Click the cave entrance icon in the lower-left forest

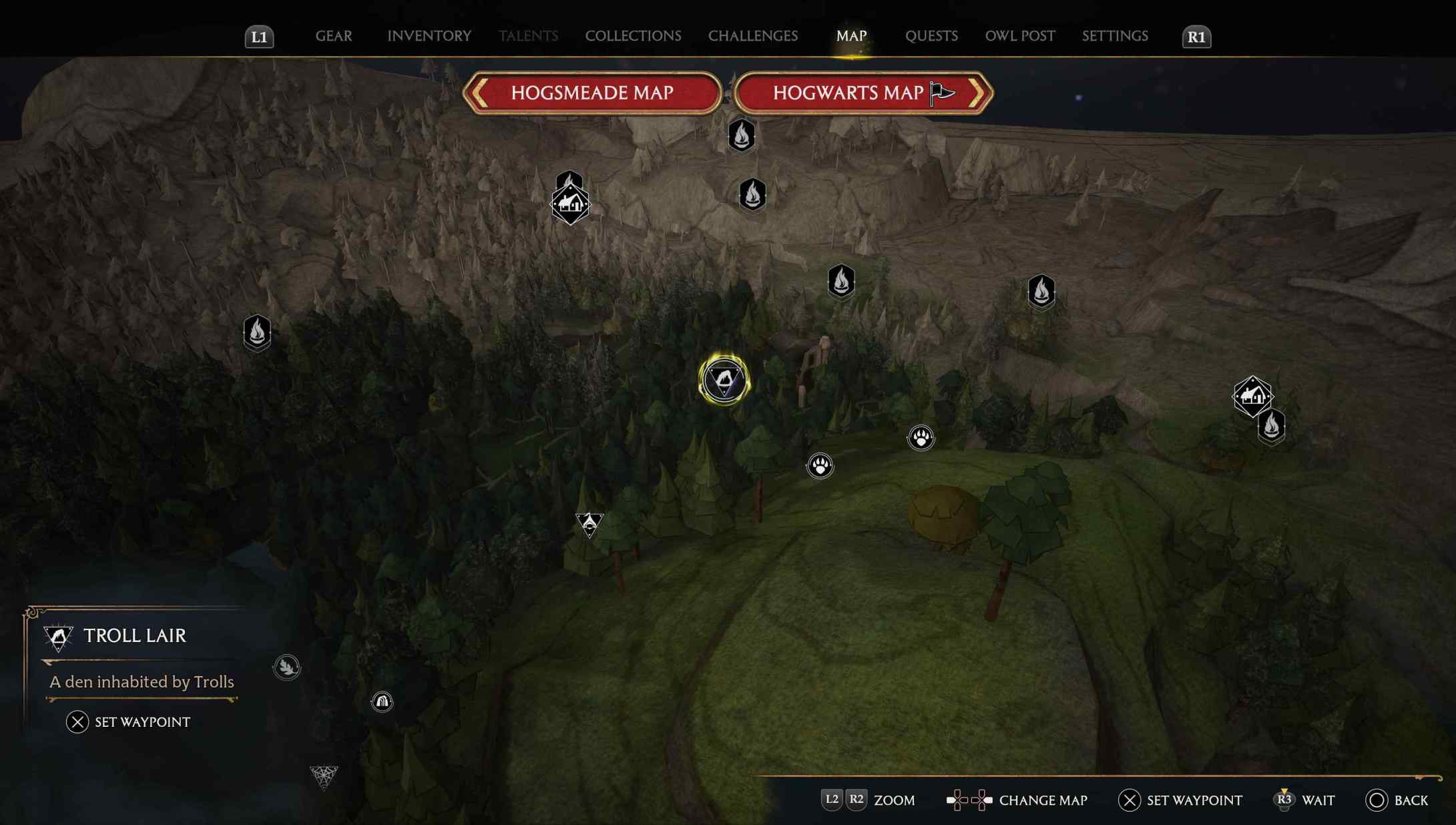pos(381,702)
